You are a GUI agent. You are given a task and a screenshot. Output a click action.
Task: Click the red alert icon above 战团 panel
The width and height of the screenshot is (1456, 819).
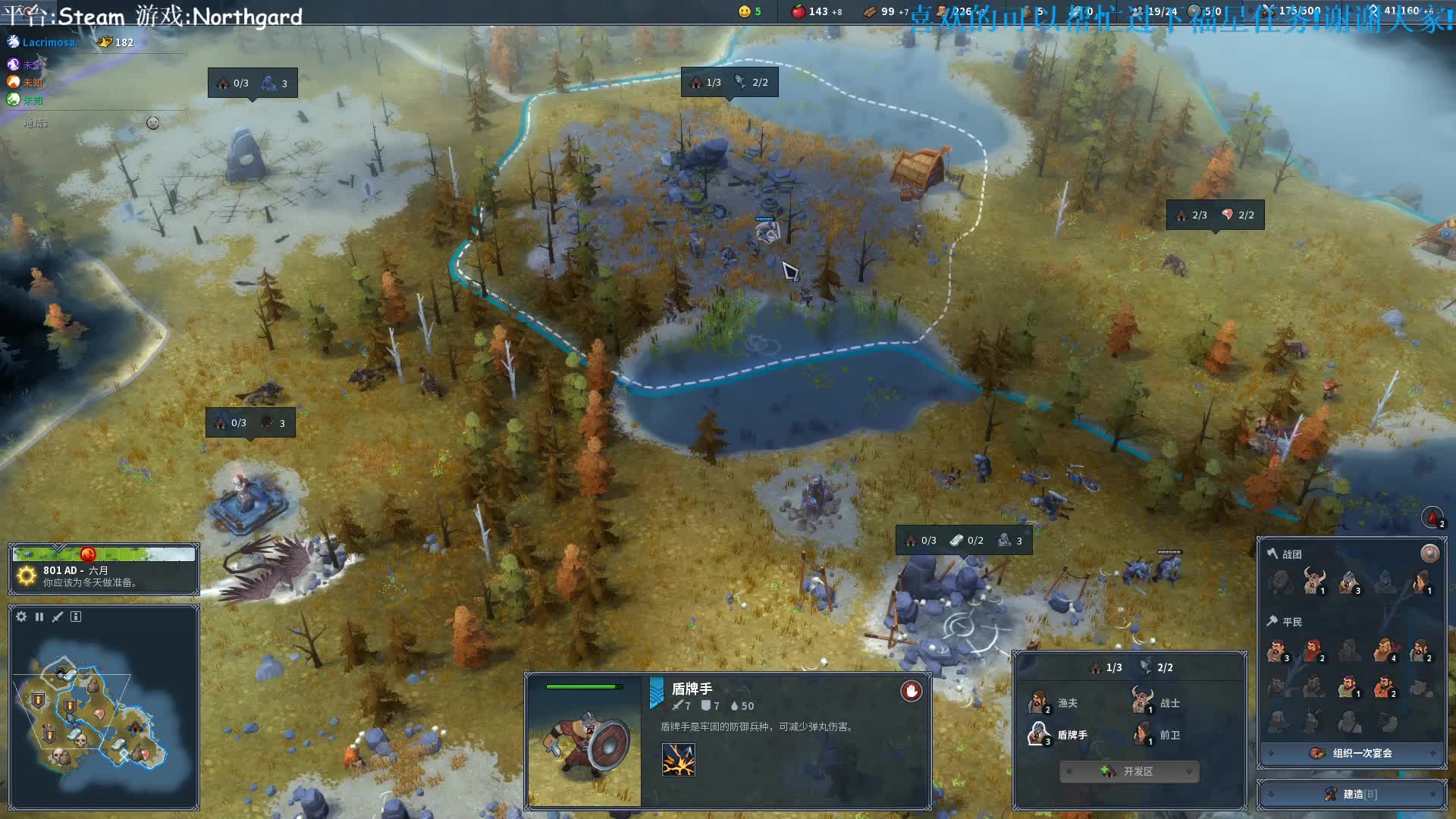coord(1432,517)
